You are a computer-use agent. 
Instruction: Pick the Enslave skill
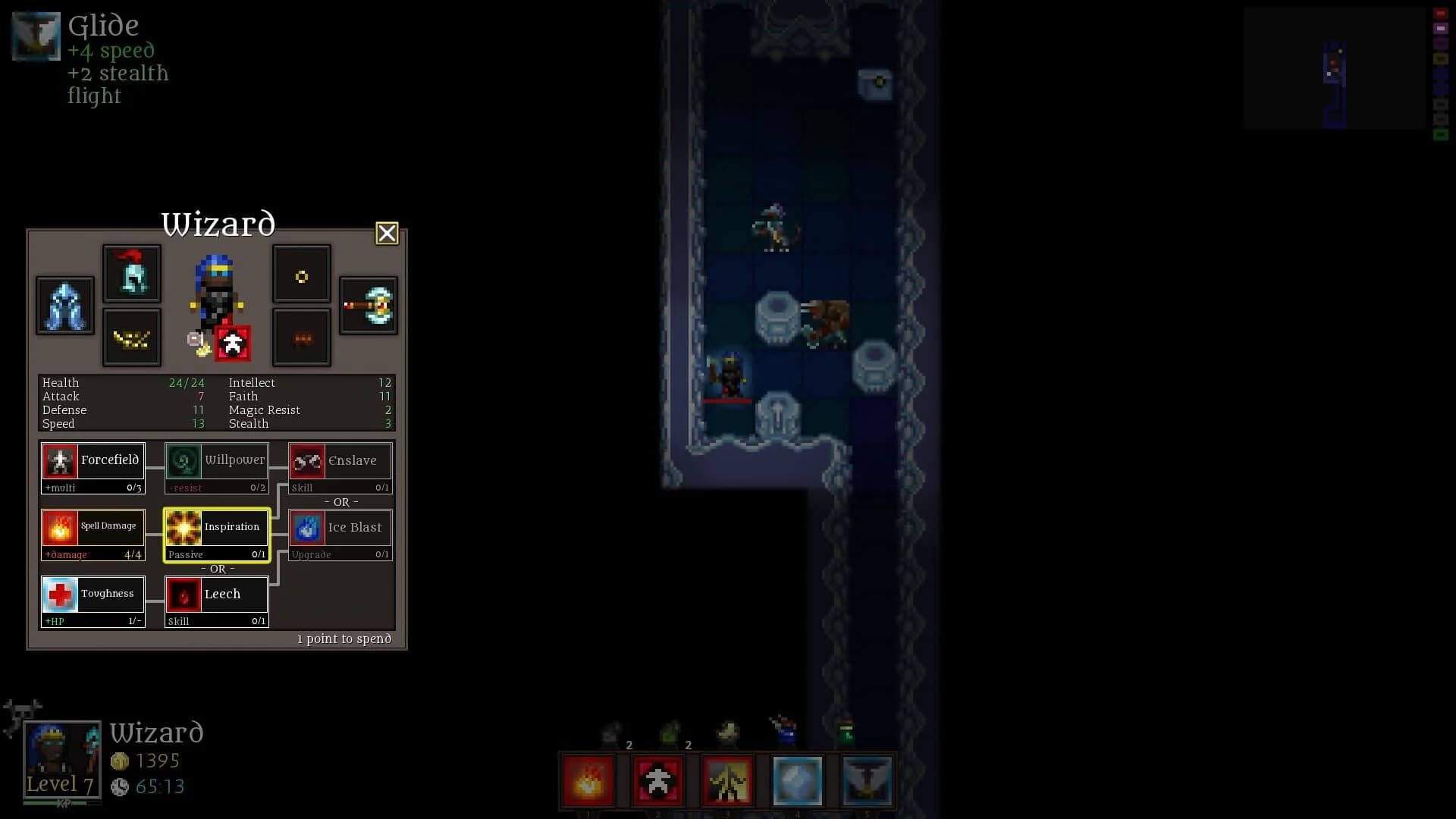tap(340, 468)
